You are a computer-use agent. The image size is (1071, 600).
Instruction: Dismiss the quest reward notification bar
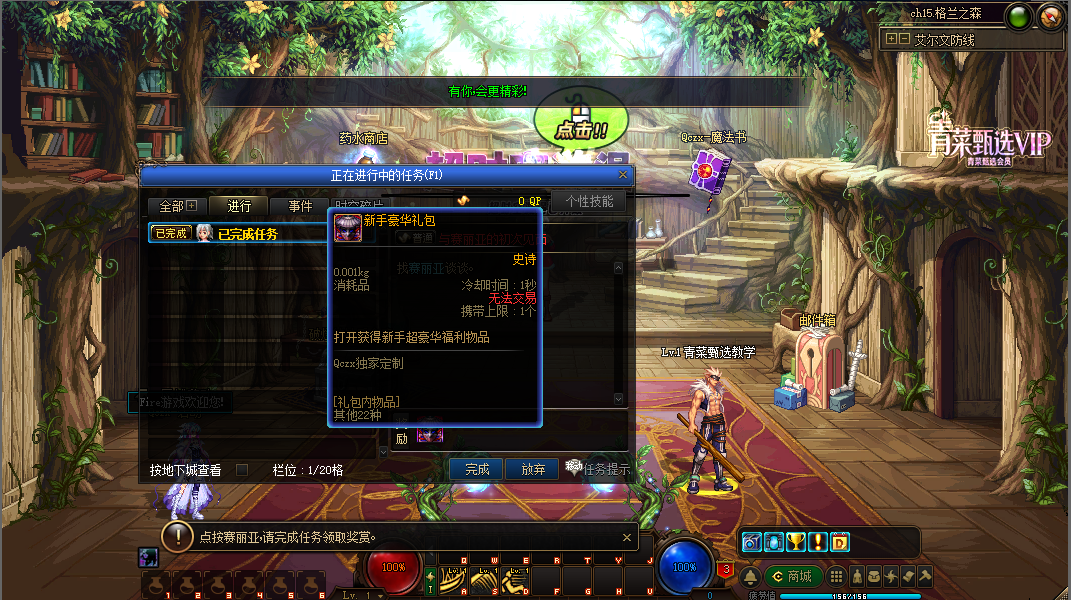pos(627,536)
